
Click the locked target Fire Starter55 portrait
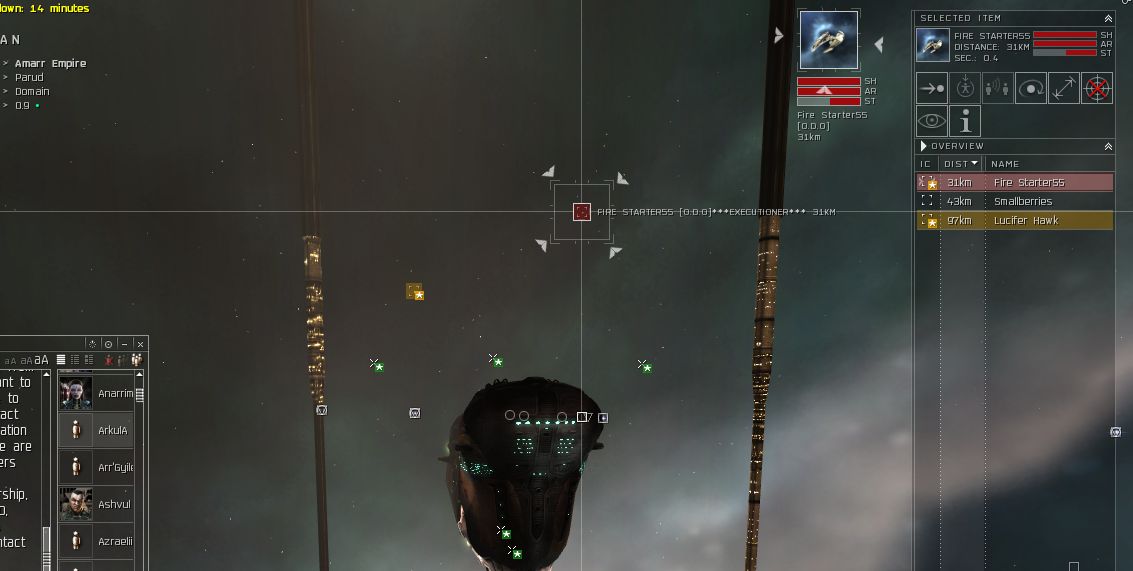(829, 41)
